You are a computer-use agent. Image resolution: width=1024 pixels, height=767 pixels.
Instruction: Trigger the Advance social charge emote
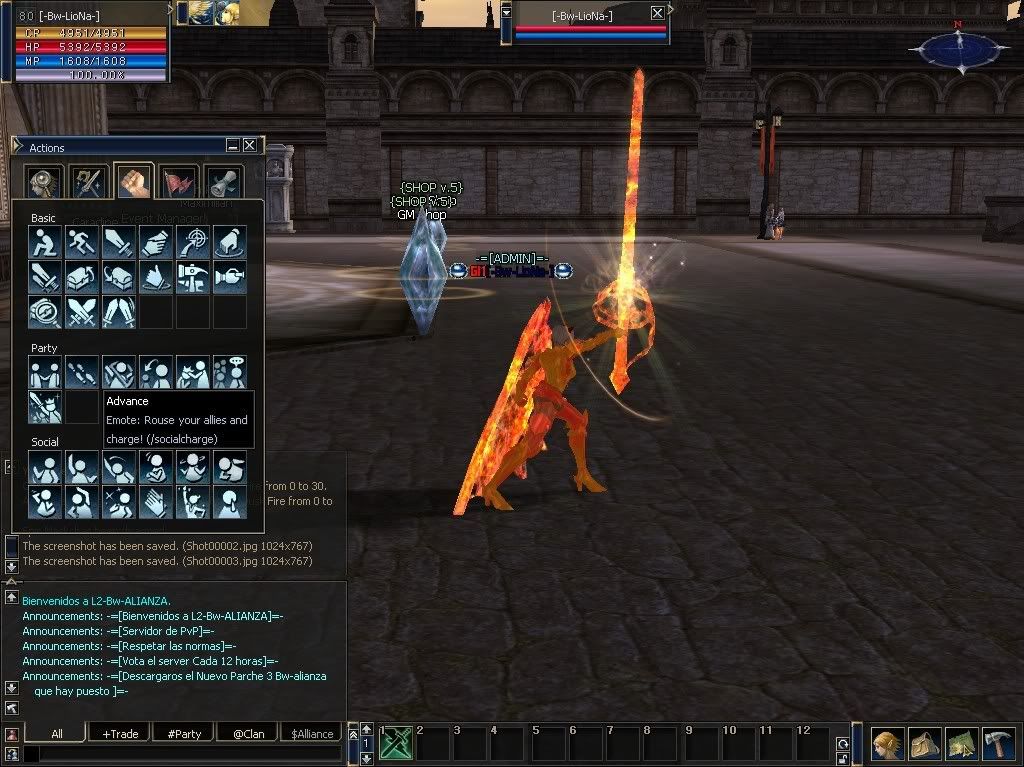(x=45, y=407)
